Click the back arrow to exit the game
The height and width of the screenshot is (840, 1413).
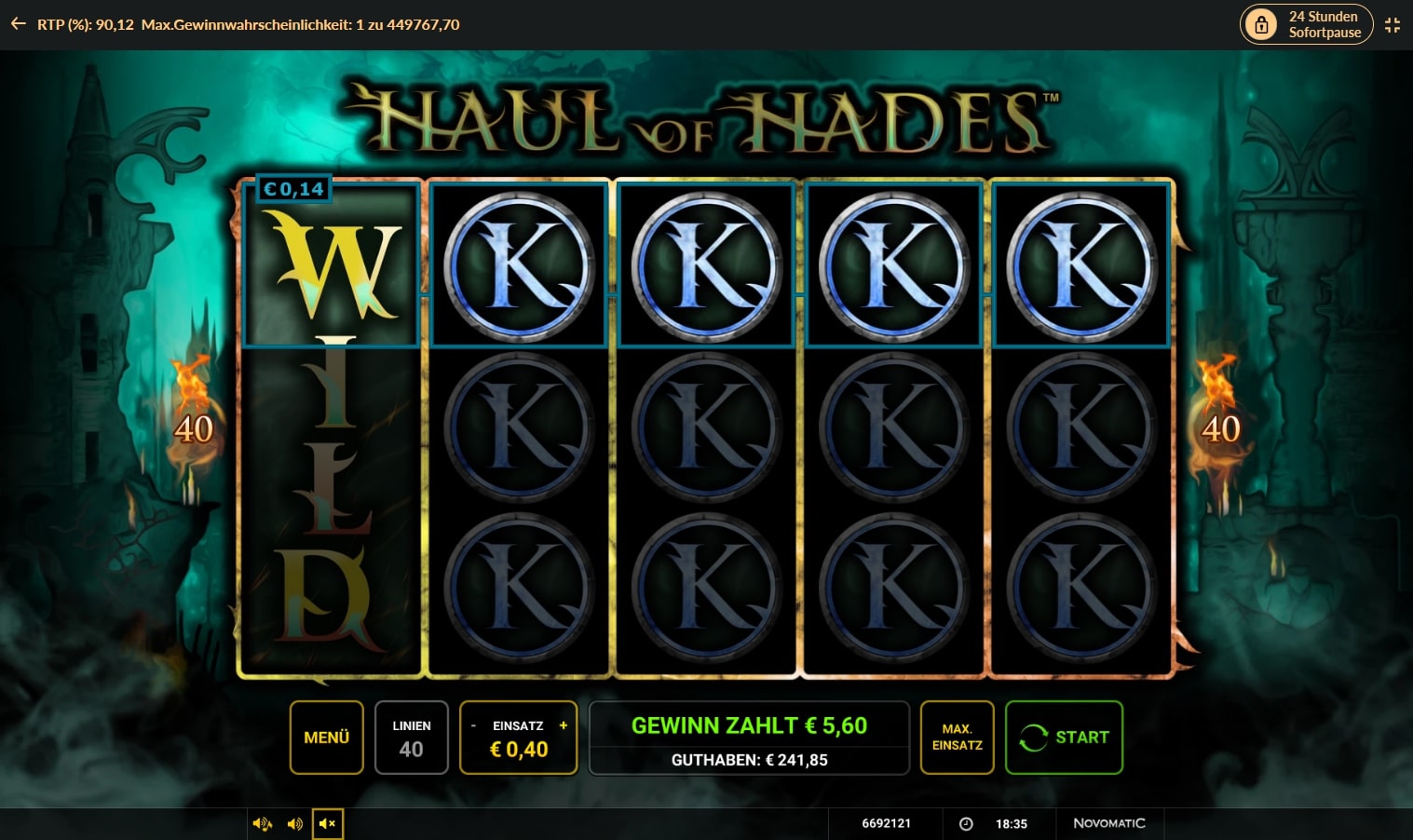(18, 24)
